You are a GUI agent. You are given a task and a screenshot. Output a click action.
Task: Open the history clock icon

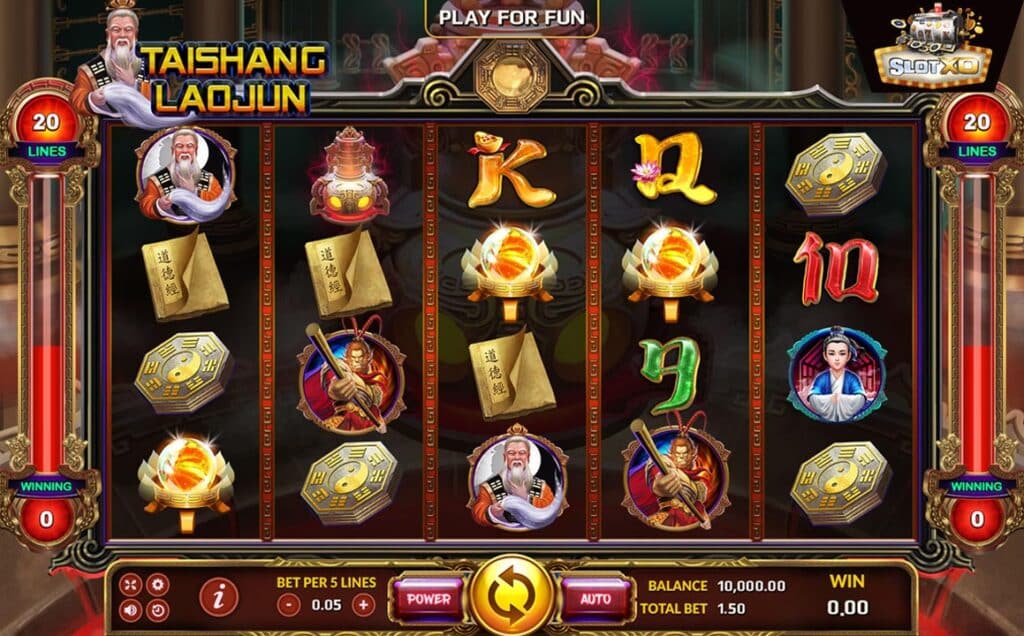pyautogui.click(x=157, y=609)
